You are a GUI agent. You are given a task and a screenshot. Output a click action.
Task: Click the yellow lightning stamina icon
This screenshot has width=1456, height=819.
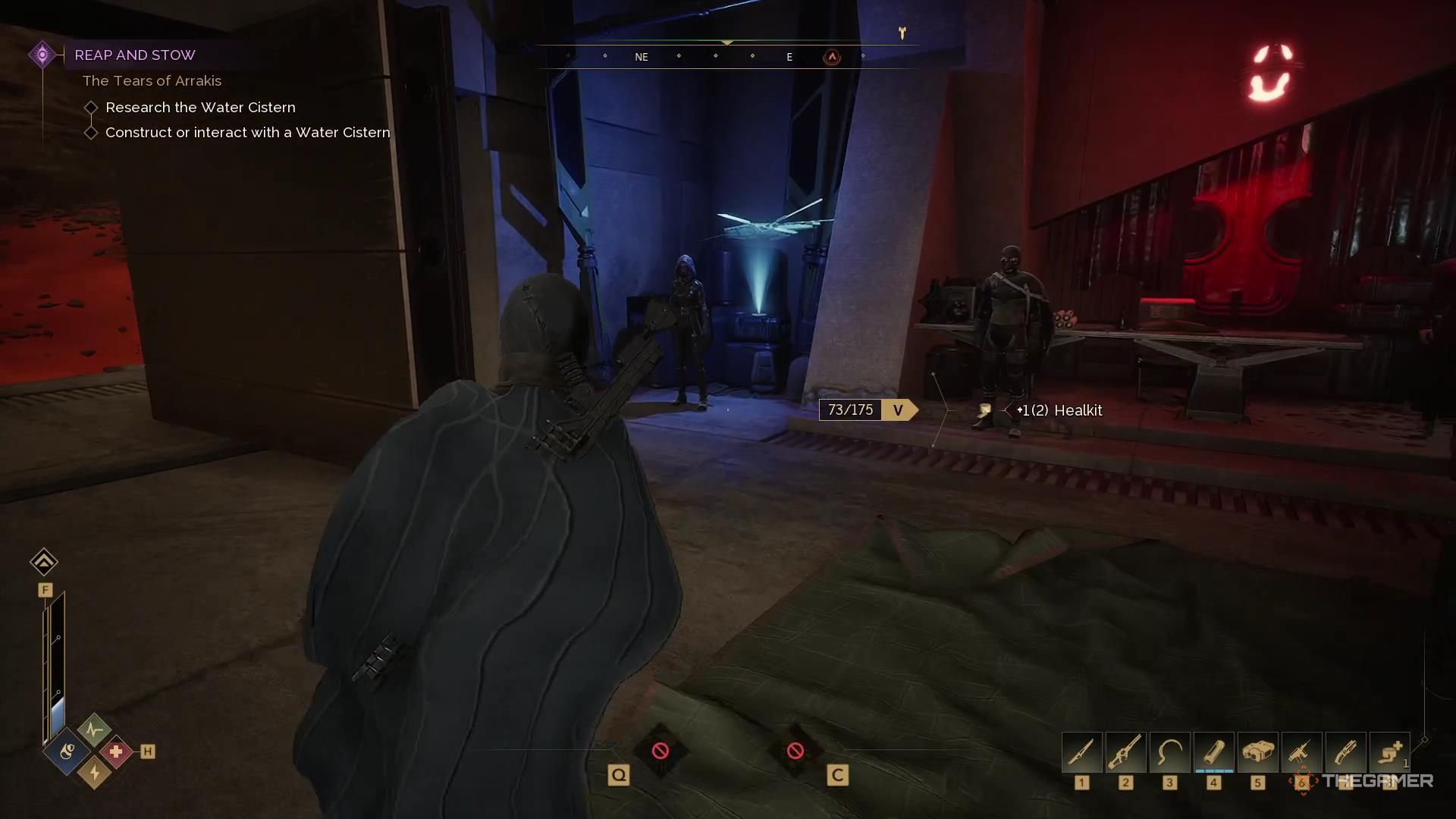tap(93, 771)
